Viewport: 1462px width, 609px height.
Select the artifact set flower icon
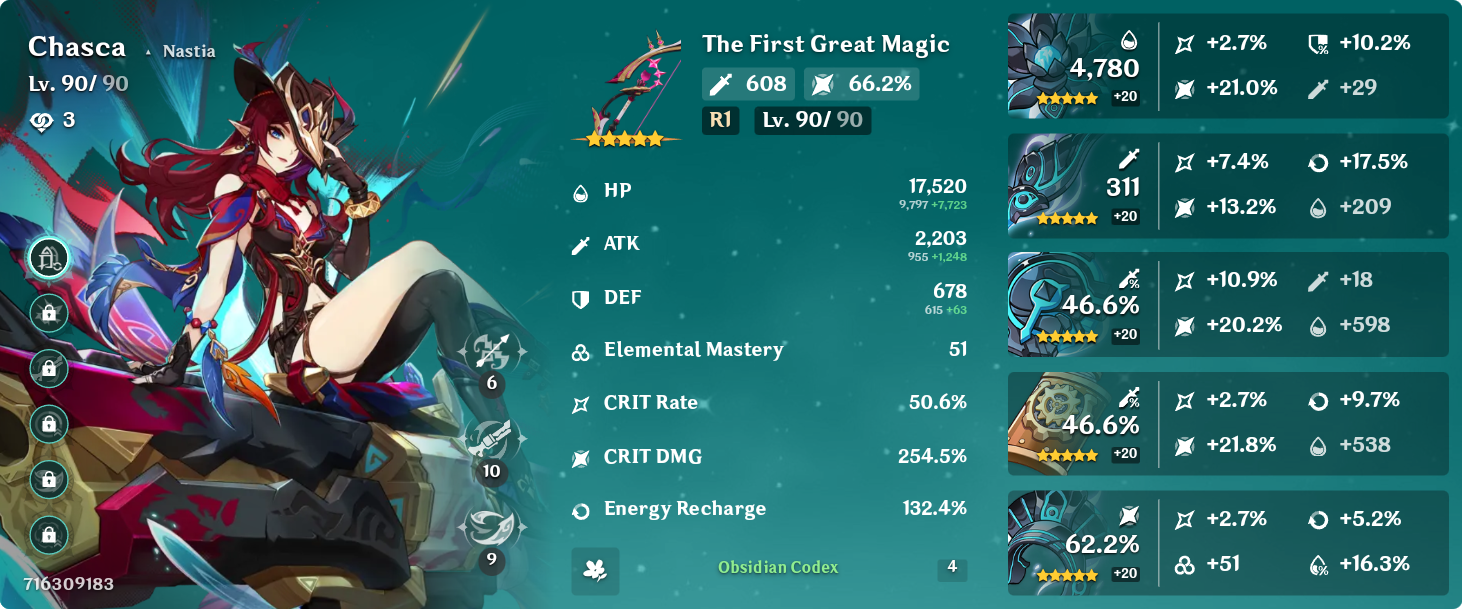pos(595,570)
